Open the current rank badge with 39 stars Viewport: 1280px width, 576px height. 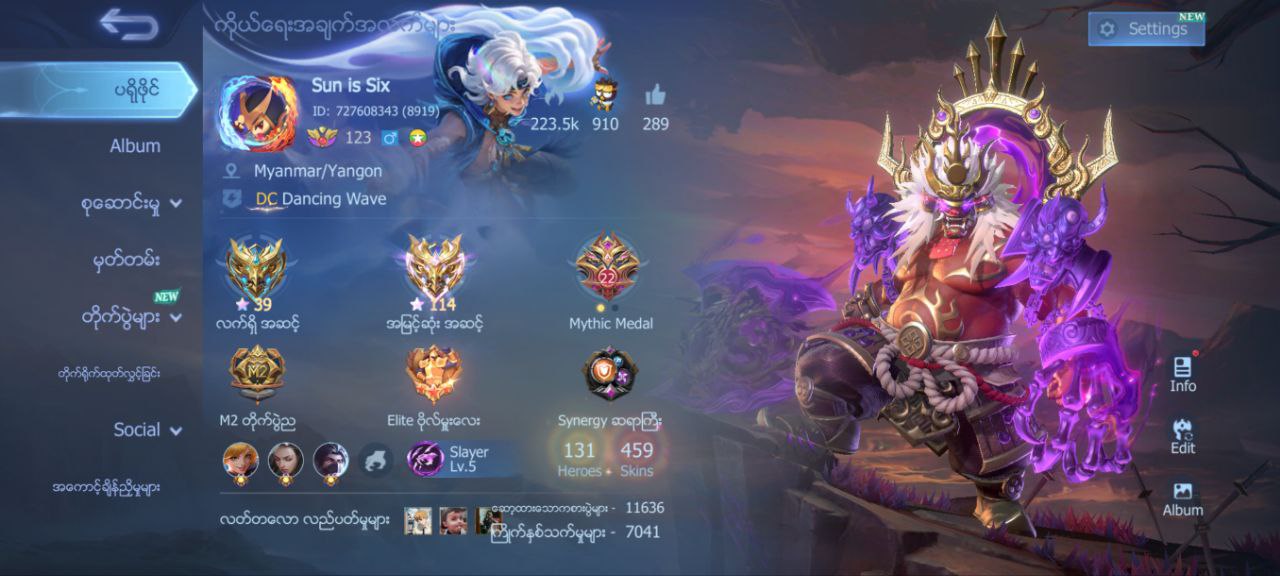coord(256,268)
